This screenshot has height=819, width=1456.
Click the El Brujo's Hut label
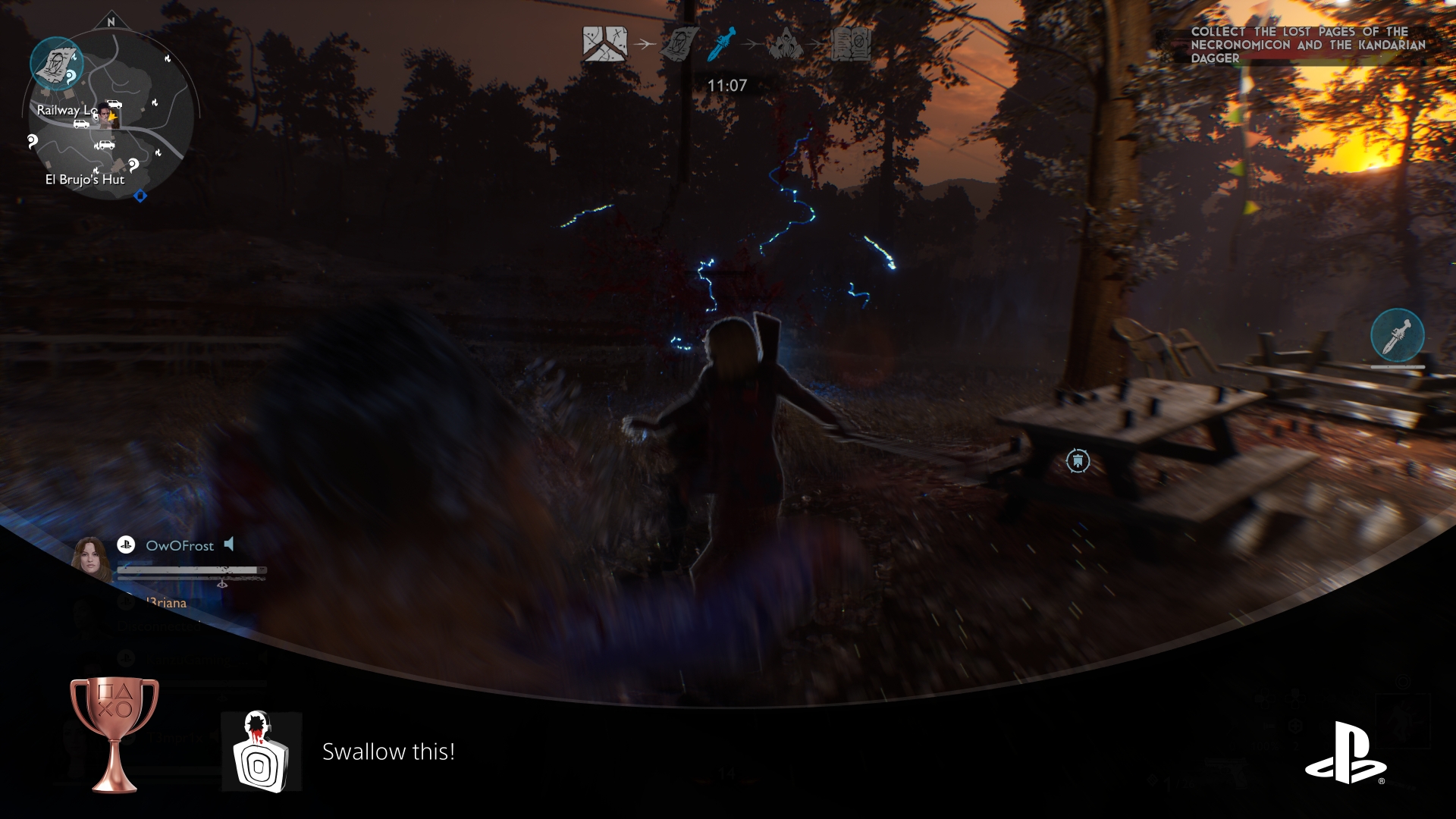[x=86, y=180]
